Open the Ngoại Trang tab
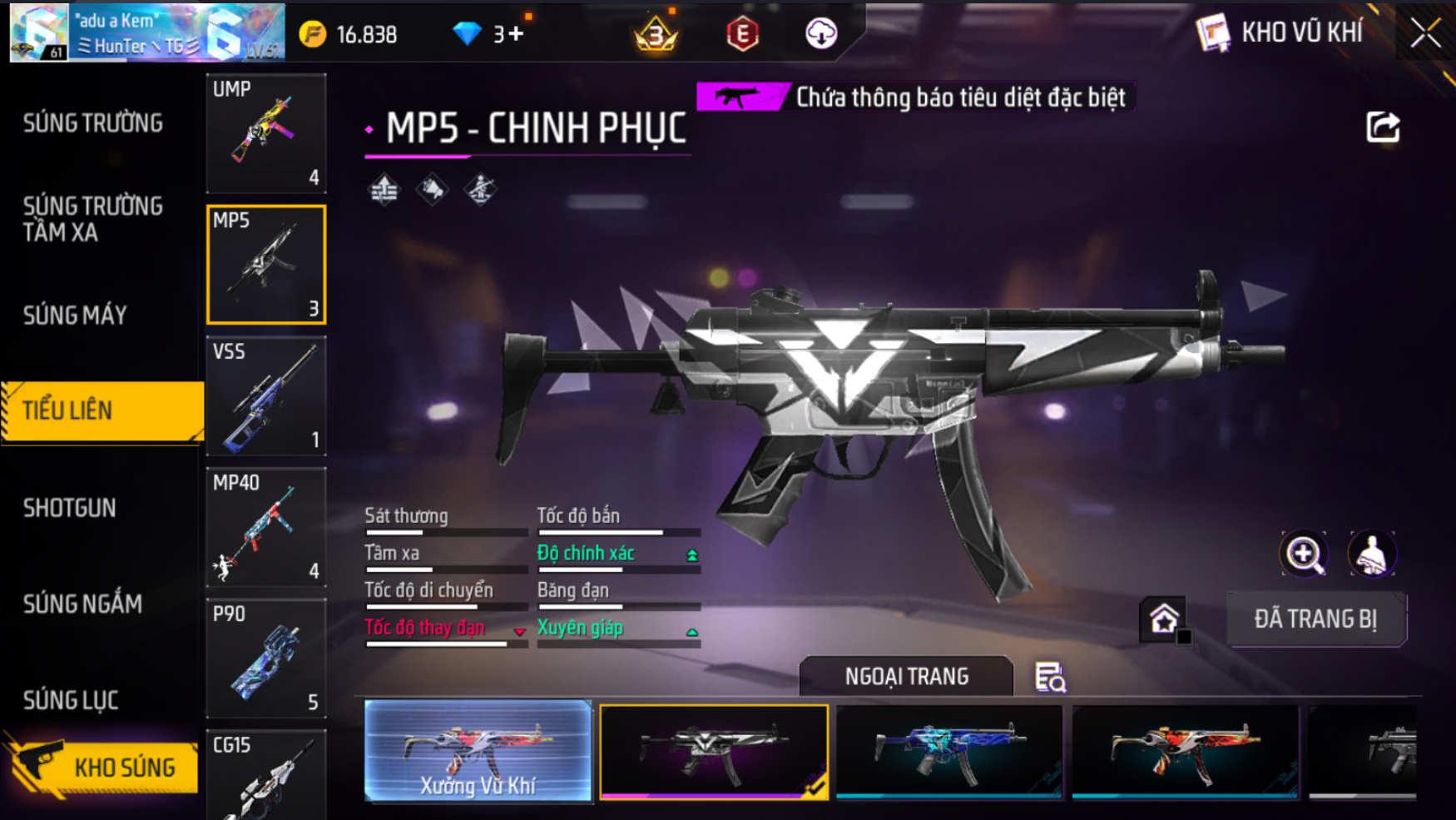 (x=906, y=676)
